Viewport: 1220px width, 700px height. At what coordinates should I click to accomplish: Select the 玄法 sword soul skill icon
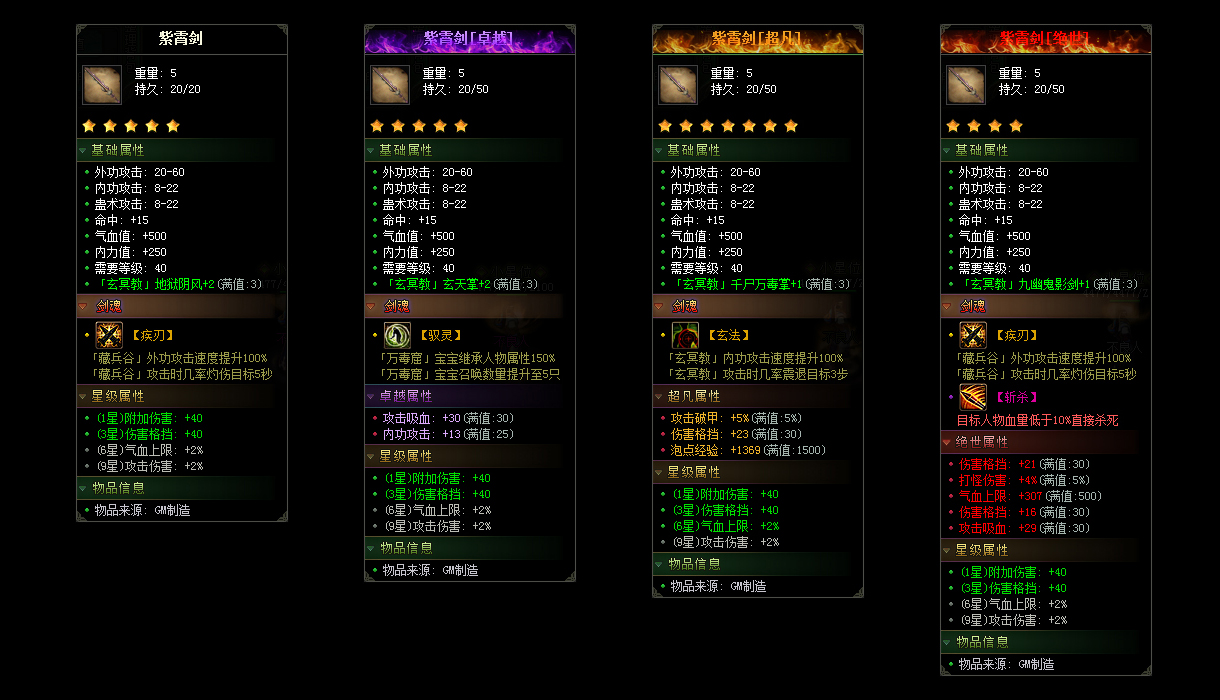[685, 335]
